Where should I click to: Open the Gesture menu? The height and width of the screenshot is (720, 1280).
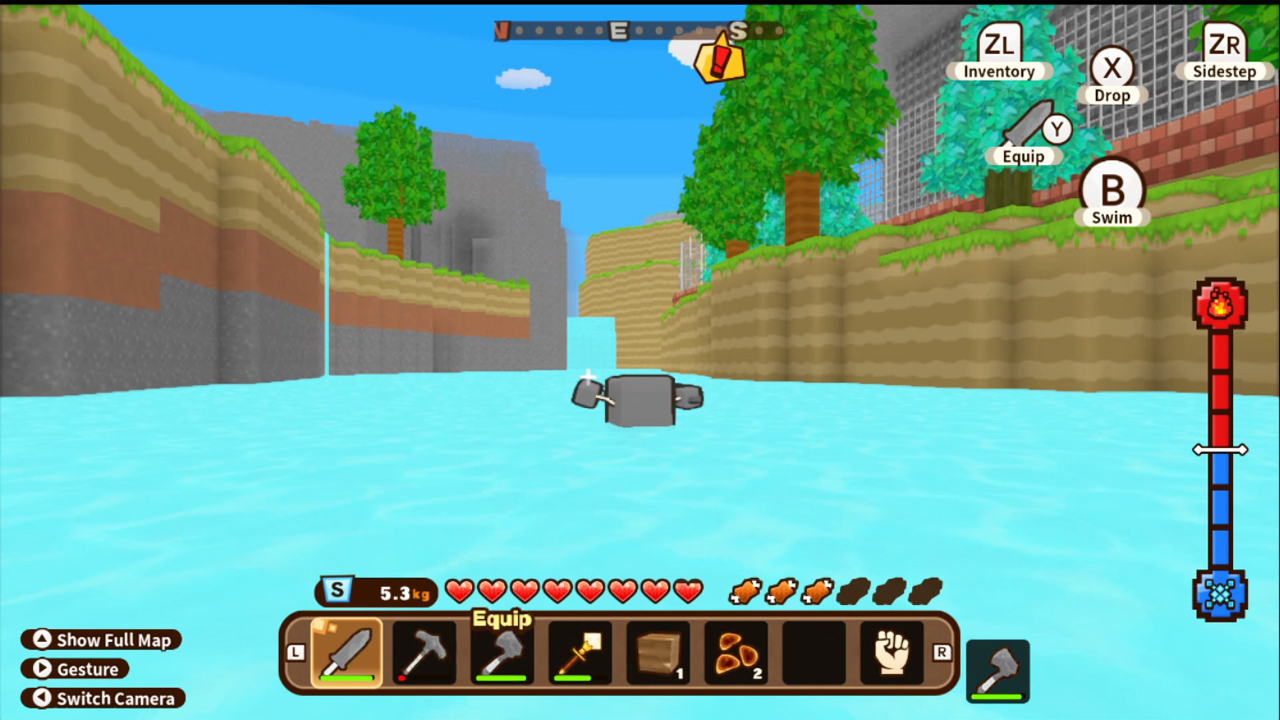pos(75,669)
